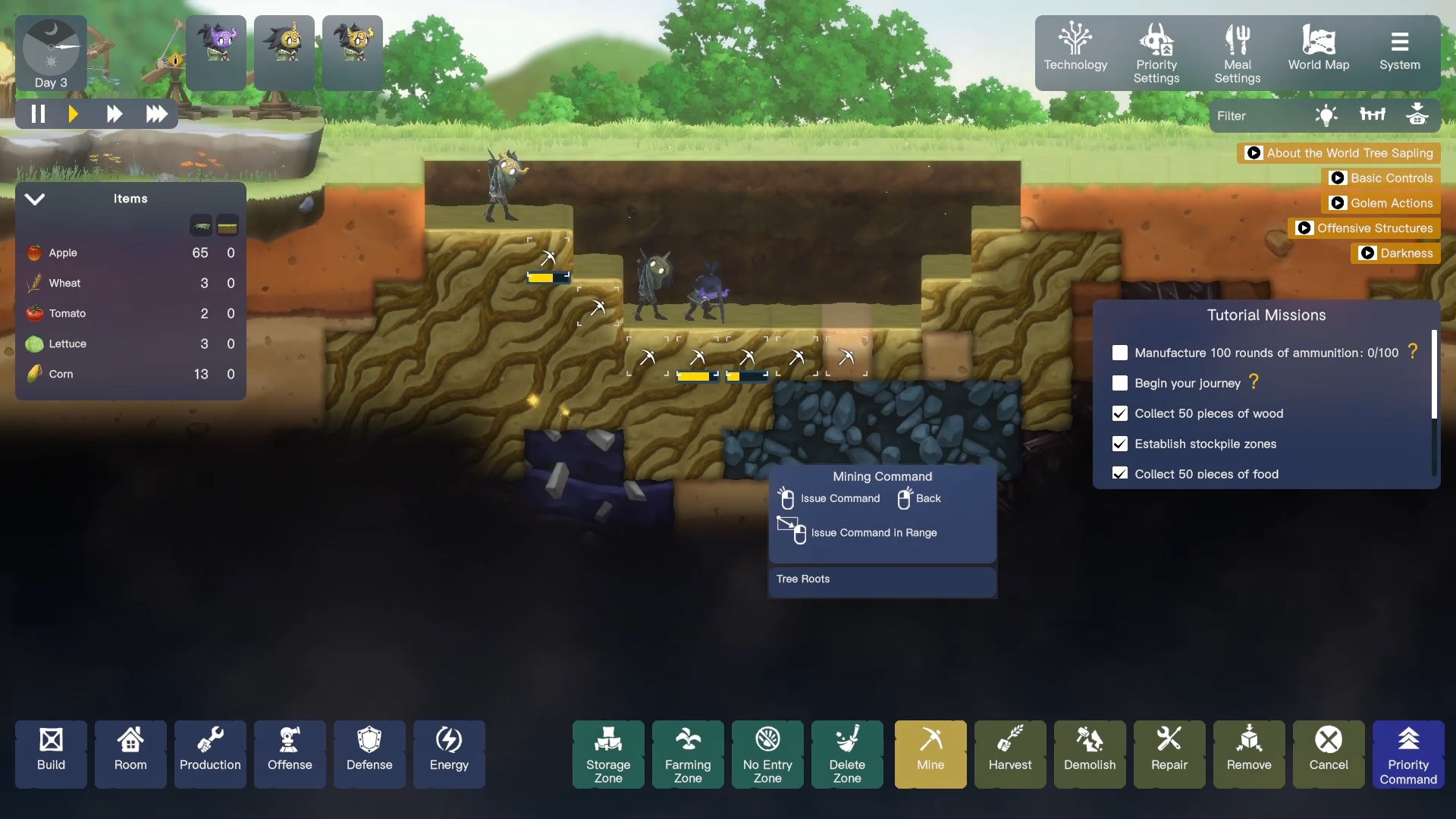Image resolution: width=1456 pixels, height=819 pixels.
Task: Open Priority Settings
Action: [1156, 52]
